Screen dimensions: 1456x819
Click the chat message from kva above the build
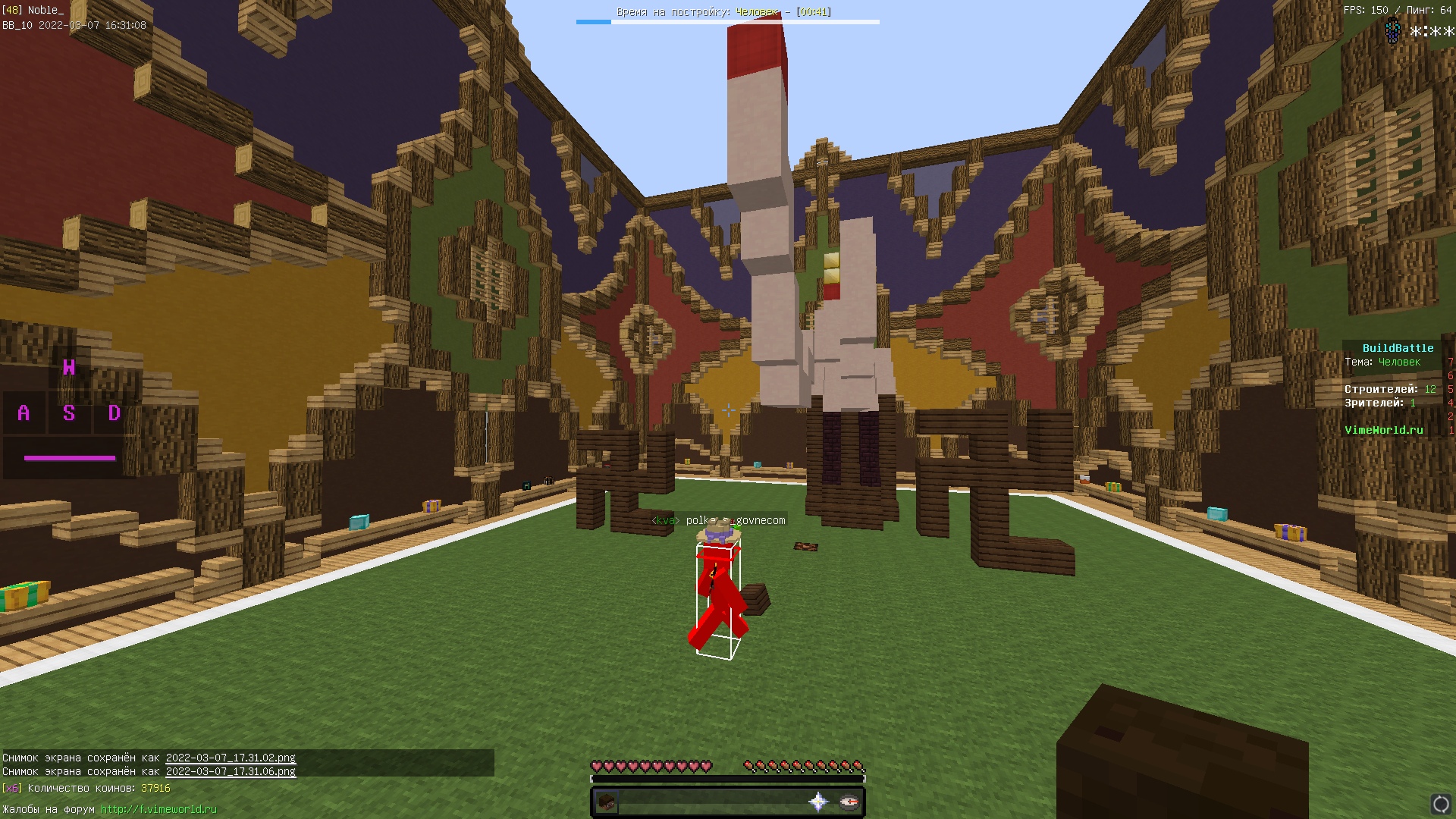[719, 520]
